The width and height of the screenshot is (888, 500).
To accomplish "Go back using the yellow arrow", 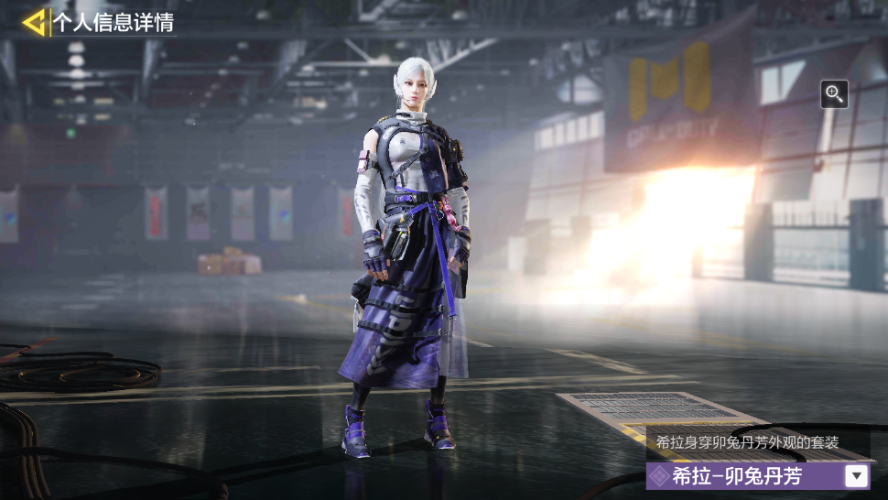I will tap(35, 22).
